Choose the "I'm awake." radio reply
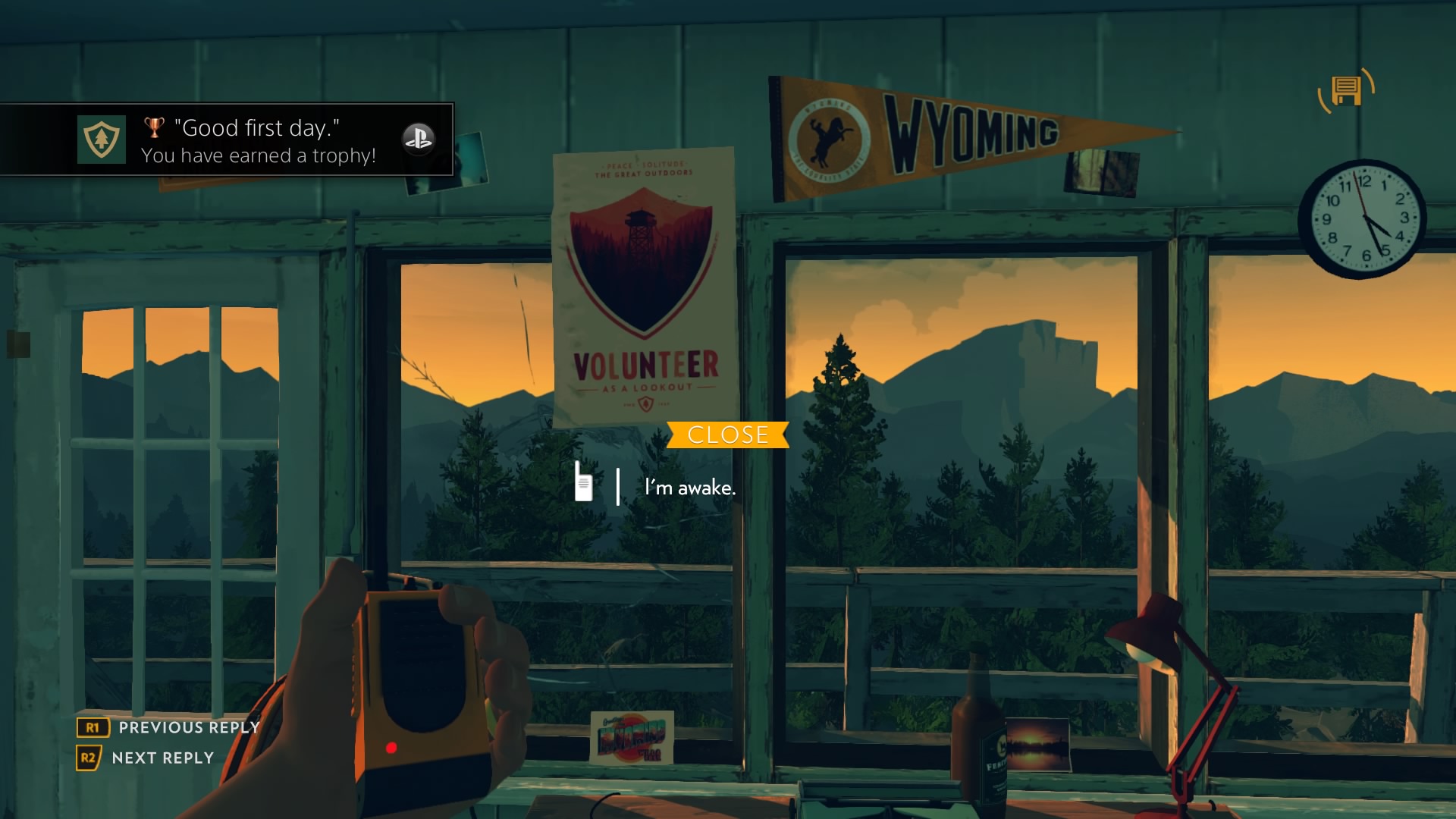The height and width of the screenshot is (819, 1456). pyautogui.click(x=689, y=488)
